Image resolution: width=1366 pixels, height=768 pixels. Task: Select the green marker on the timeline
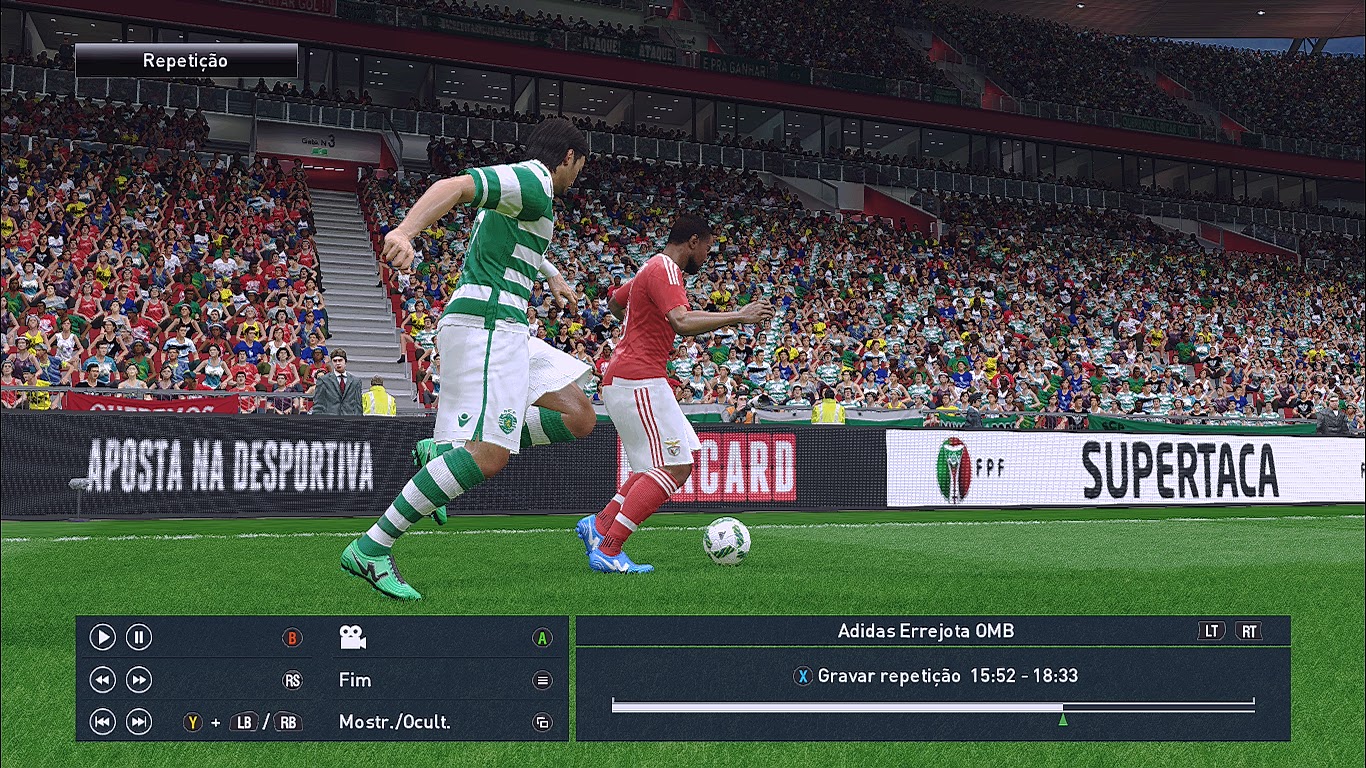1063,718
